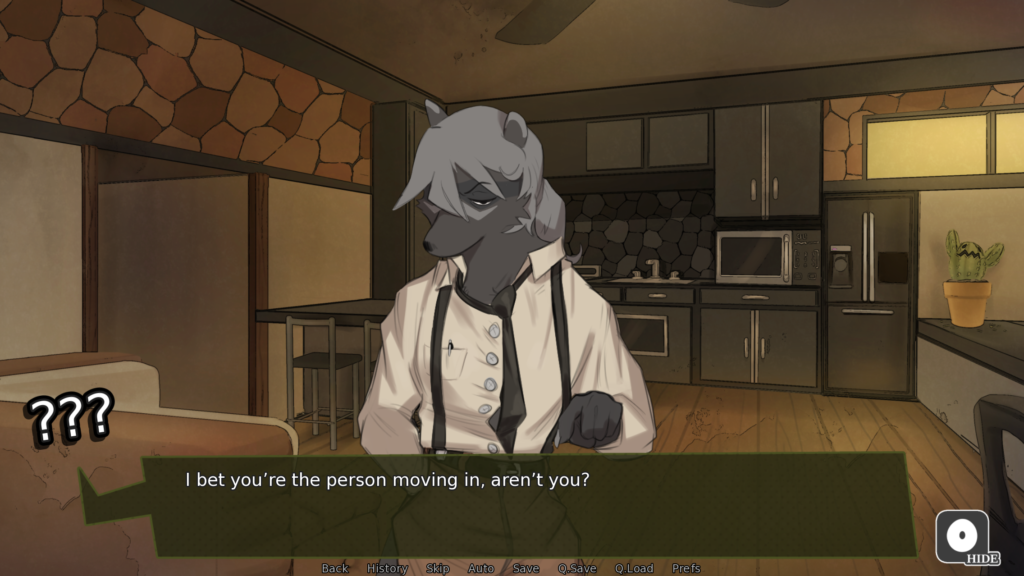Open the Save menu
The width and height of the screenshot is (1024, 576).
pyautogui.click(x=526, y=568)
